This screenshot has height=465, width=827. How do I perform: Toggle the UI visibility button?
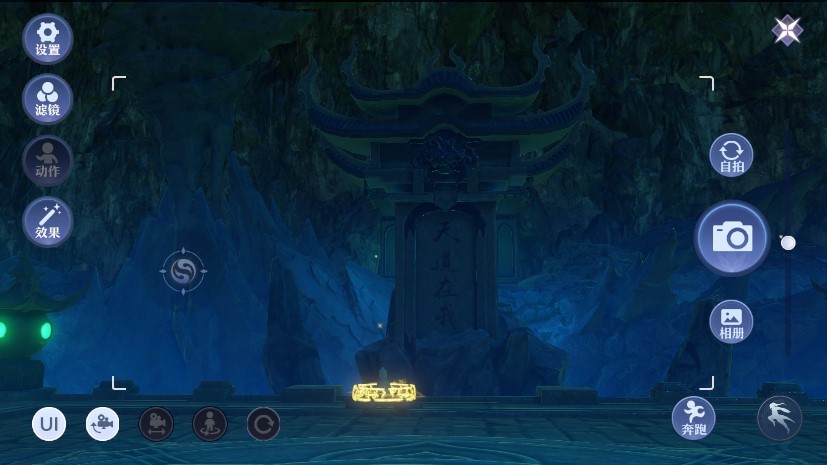[x=49, y=424]
